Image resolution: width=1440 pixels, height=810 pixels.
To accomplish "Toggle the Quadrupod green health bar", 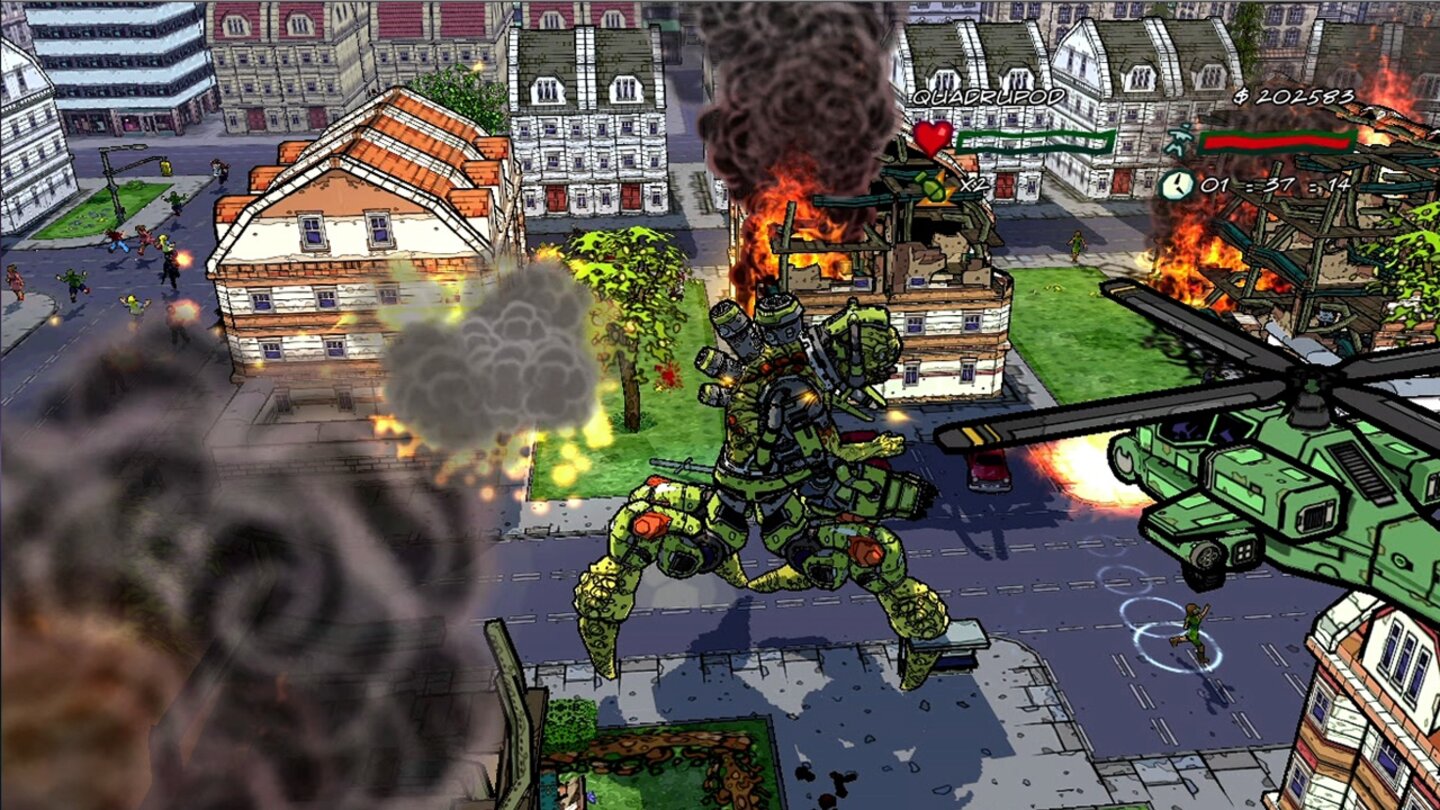I will click(x=1035, y=142).
